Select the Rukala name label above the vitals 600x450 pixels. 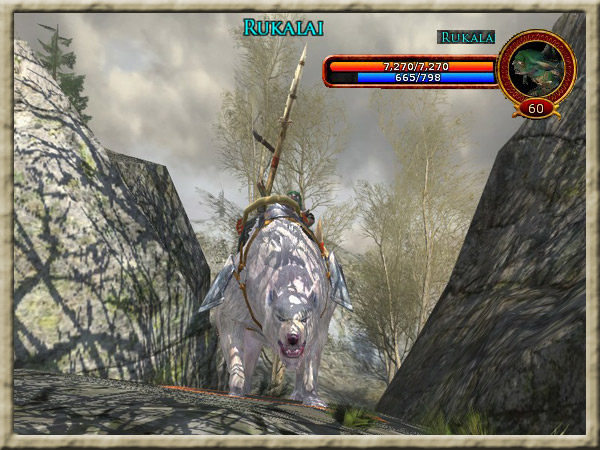click(466, 38)
